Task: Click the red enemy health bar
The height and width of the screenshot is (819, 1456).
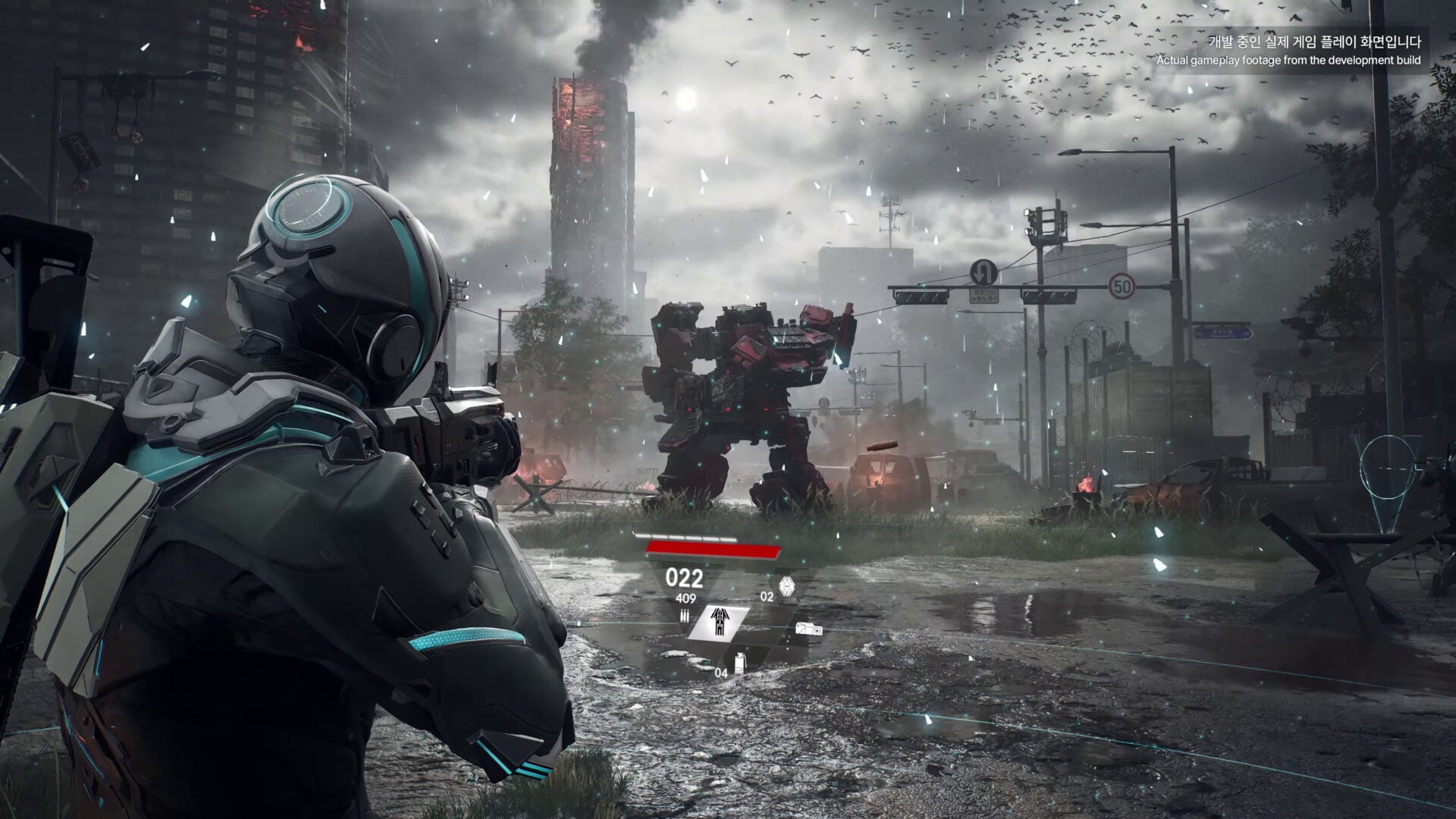Action: [712, 549]
